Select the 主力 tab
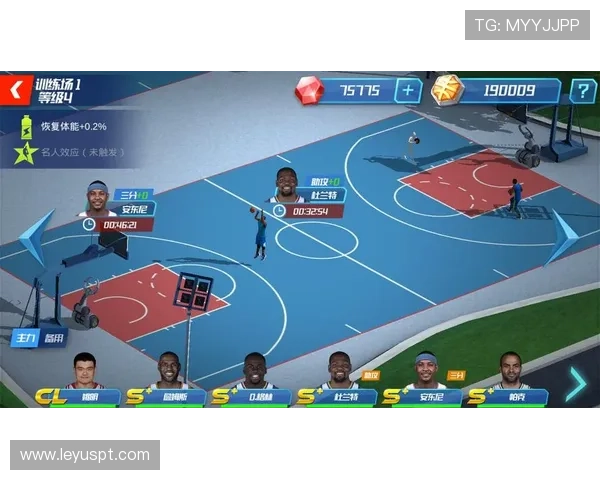Image resolution: width=600 pixels, height=480 pixels. (24, 339)
